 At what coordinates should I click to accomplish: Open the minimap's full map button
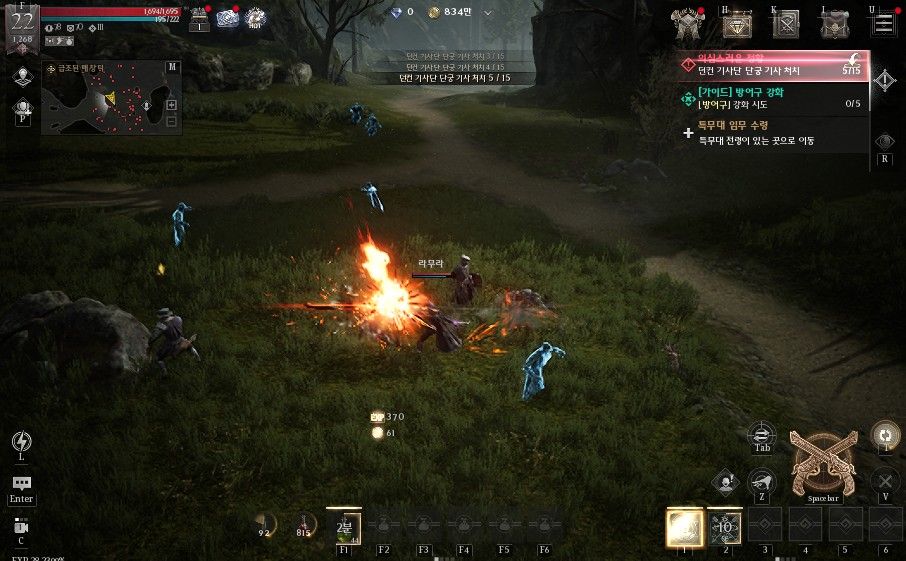[x=172, y=67]
